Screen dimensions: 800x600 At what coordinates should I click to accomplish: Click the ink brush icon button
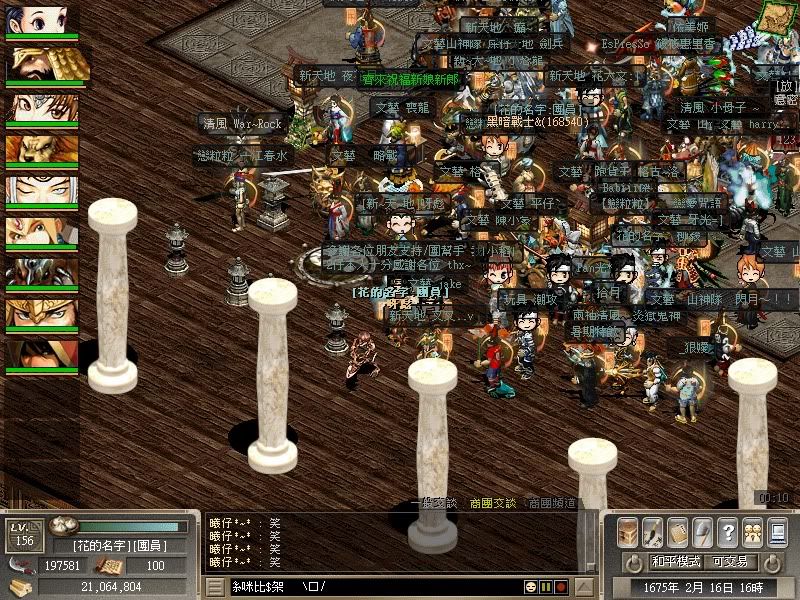[652, 531]
